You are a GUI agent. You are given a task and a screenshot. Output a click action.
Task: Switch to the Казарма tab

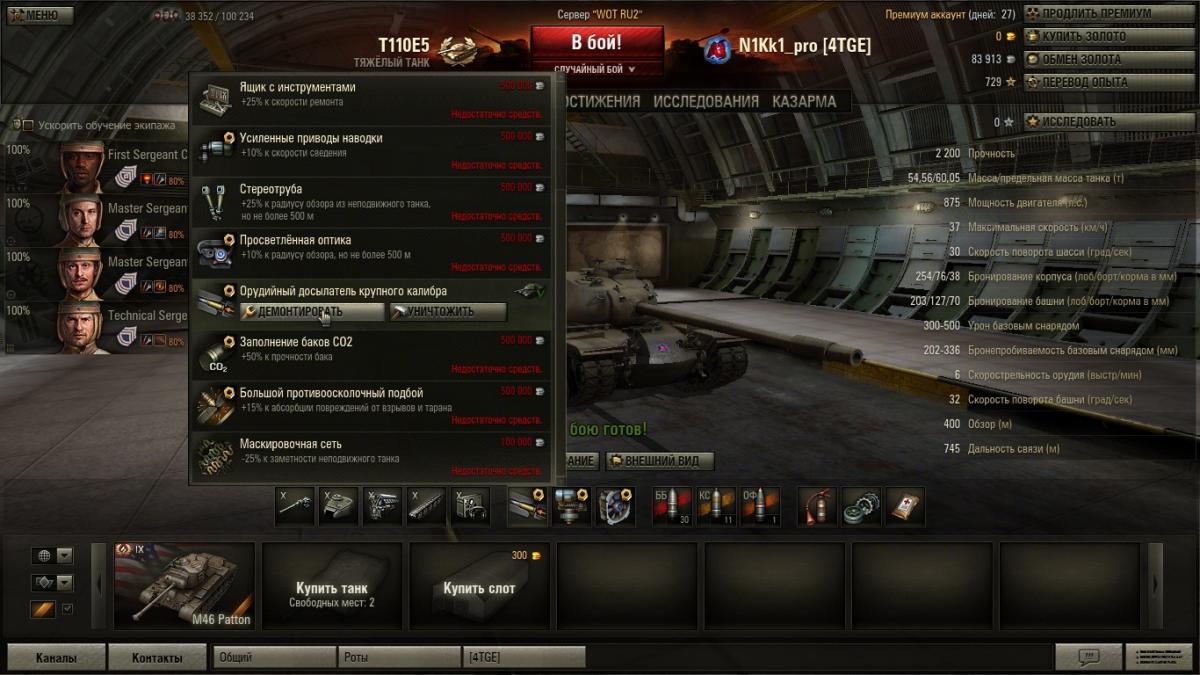804,101
